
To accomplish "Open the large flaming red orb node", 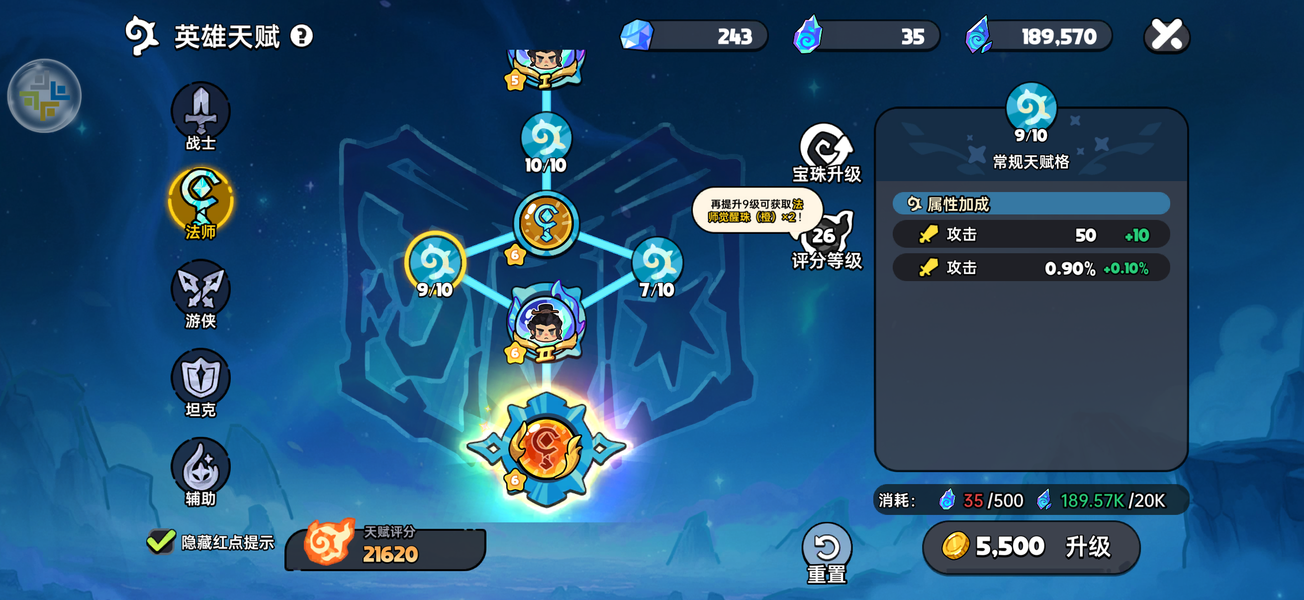I will pyautogui.click(x=546, y=448).
